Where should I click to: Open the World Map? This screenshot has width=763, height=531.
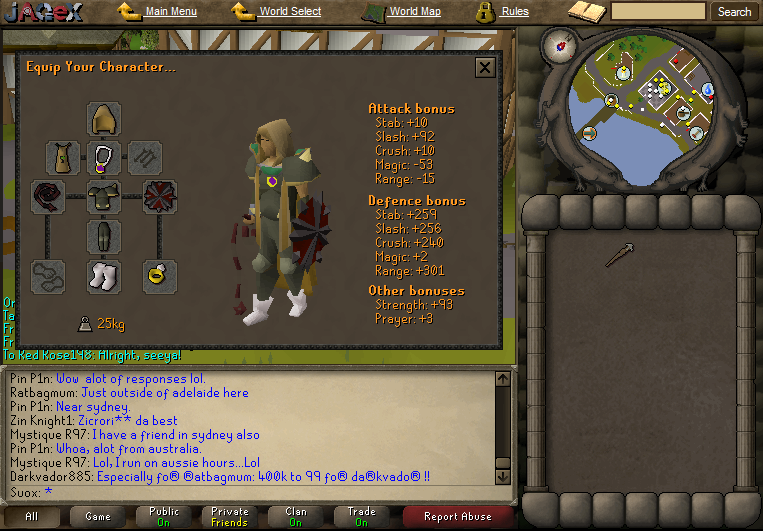coord(414,12)
